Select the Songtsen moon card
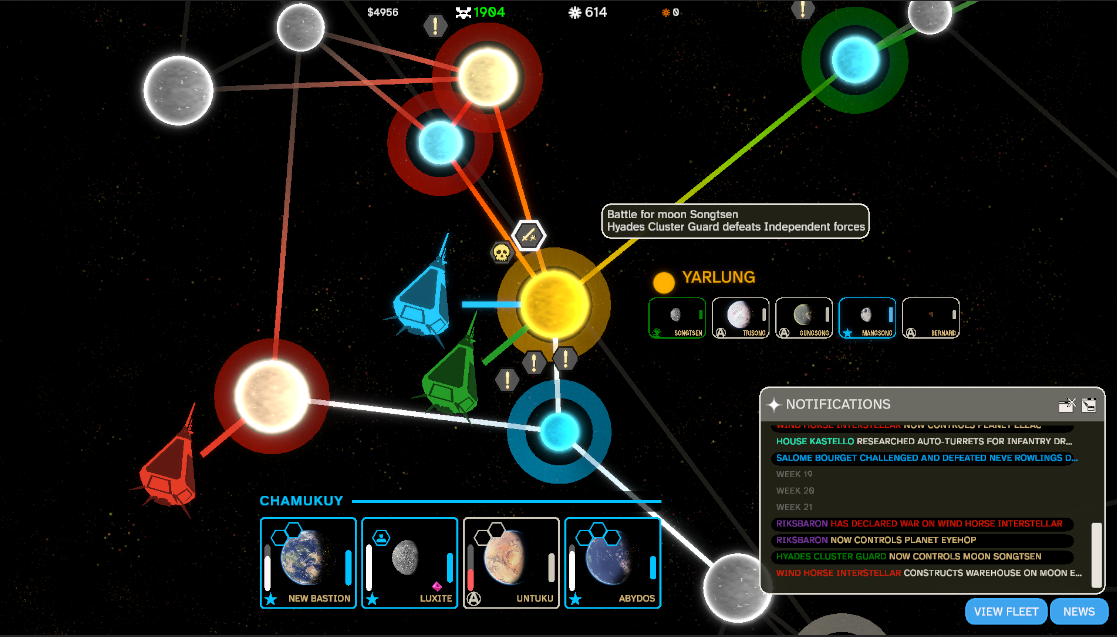 pos(677,318)
